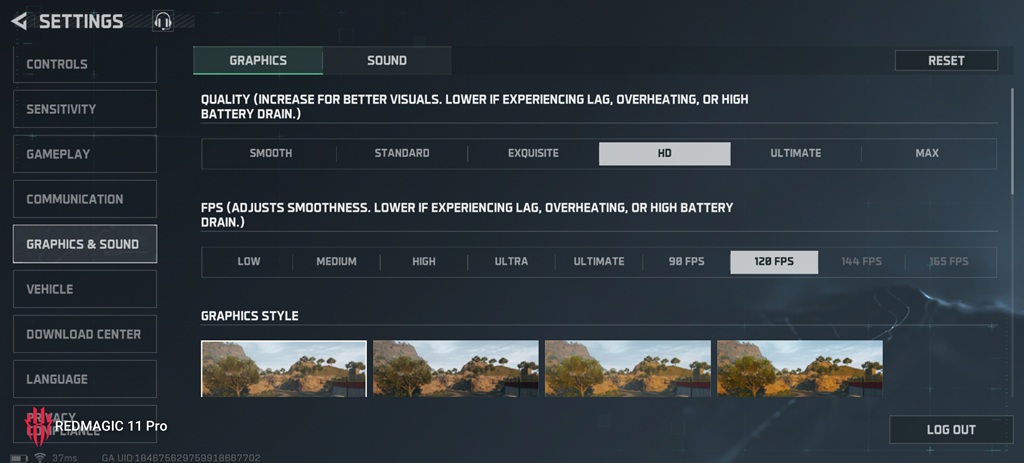Open the Controls settings section
This screenshot has height=463, width=1024.
point(84,64)
